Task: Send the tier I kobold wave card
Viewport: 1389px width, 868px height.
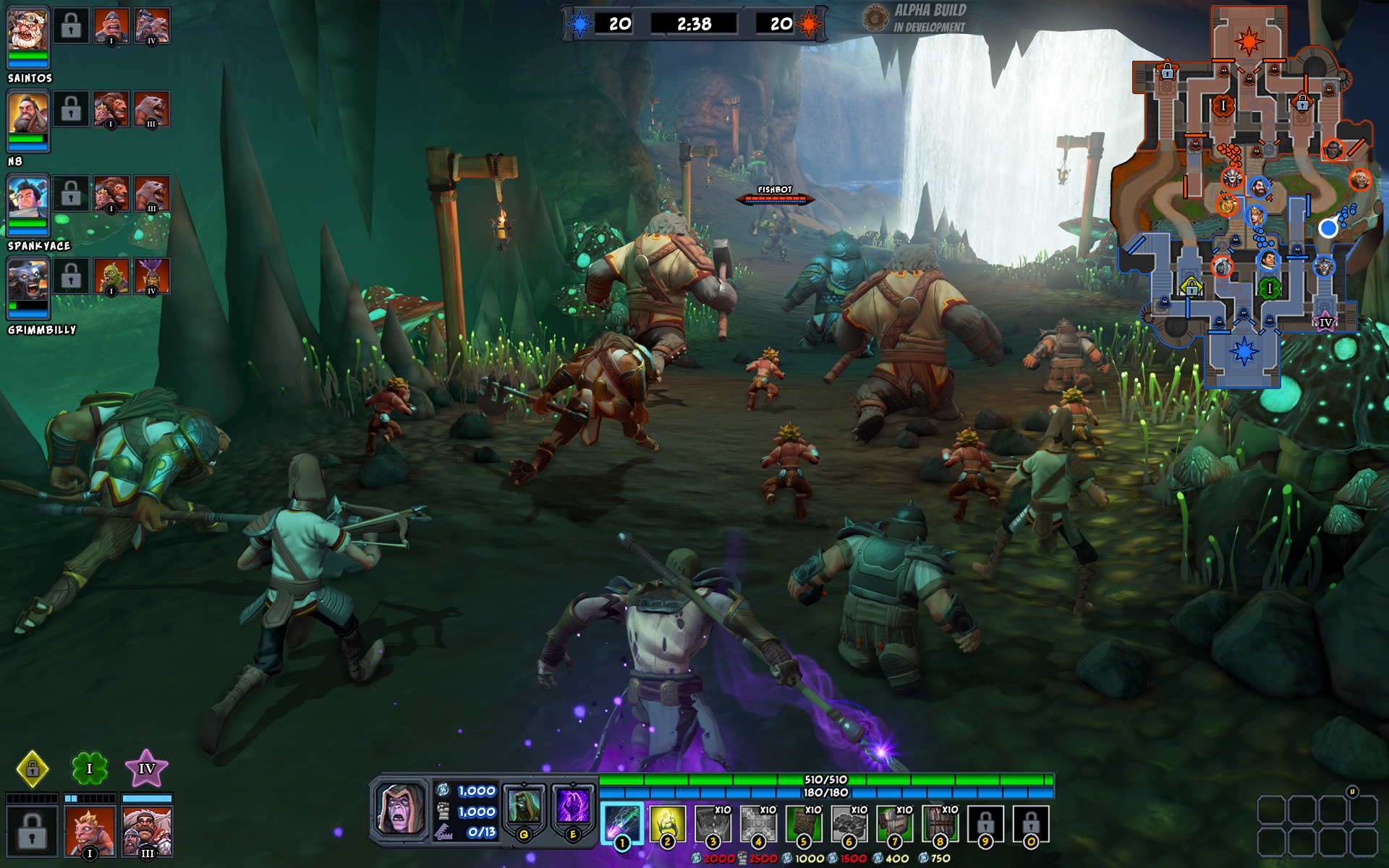Action: point(90,830)
